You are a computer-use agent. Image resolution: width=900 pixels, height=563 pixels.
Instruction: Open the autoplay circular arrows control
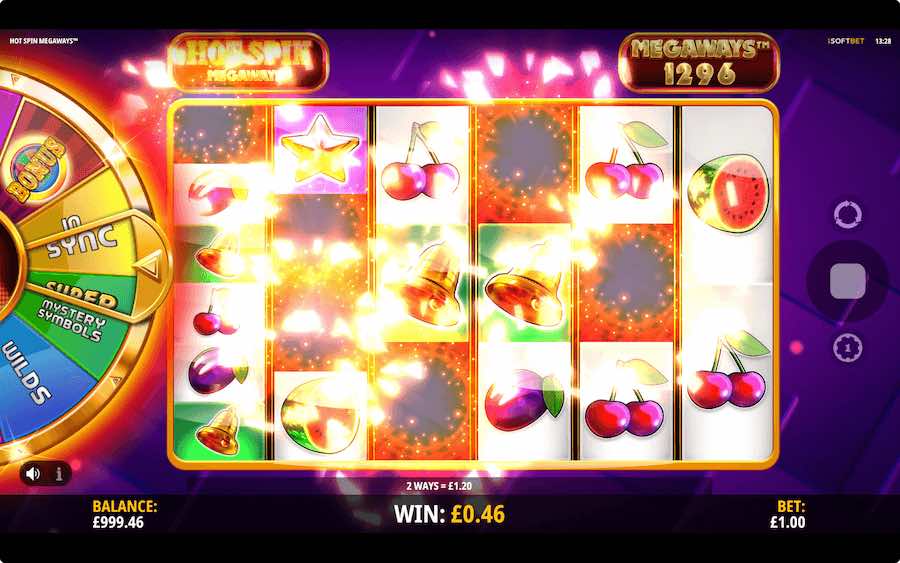847,215
